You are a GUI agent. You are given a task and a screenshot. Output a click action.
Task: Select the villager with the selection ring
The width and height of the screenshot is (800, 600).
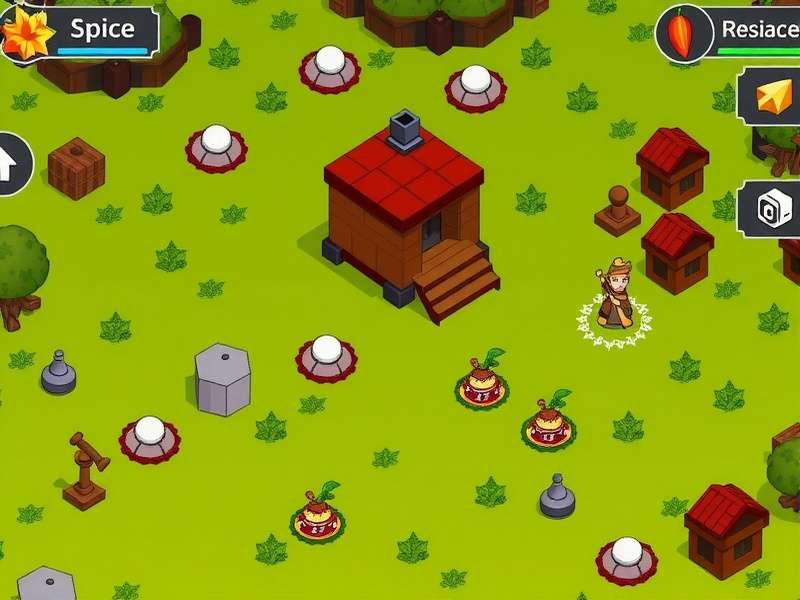[613, 299]
